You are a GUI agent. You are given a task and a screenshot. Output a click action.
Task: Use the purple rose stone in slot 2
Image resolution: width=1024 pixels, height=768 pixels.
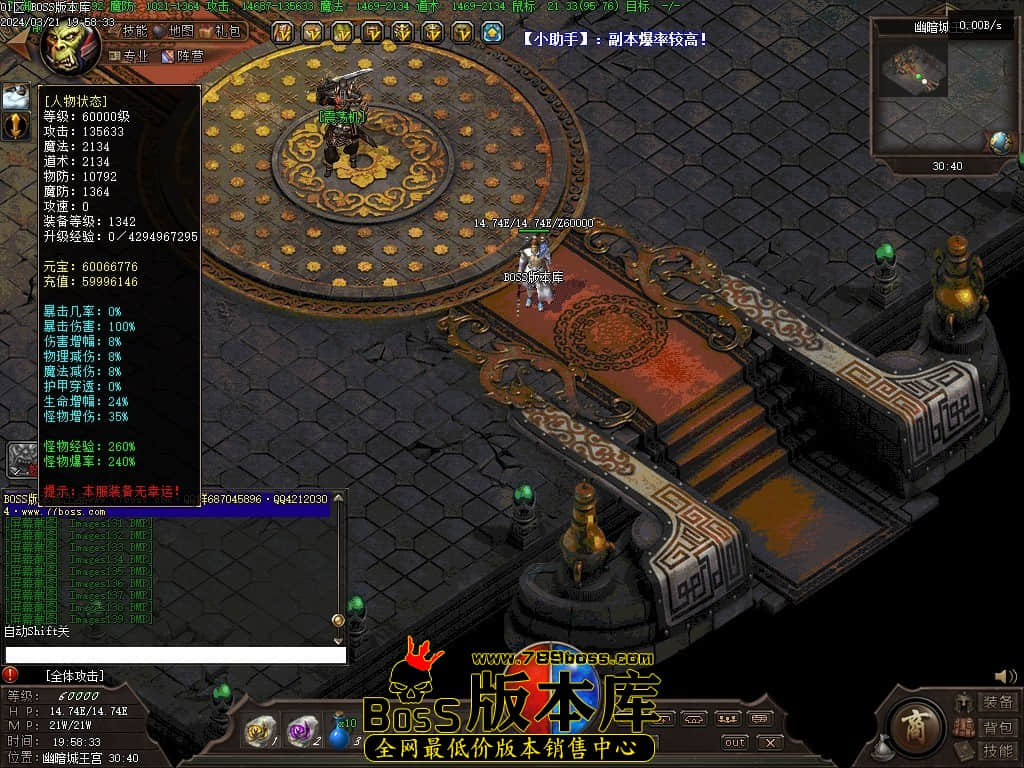click(x=302, y=731)
